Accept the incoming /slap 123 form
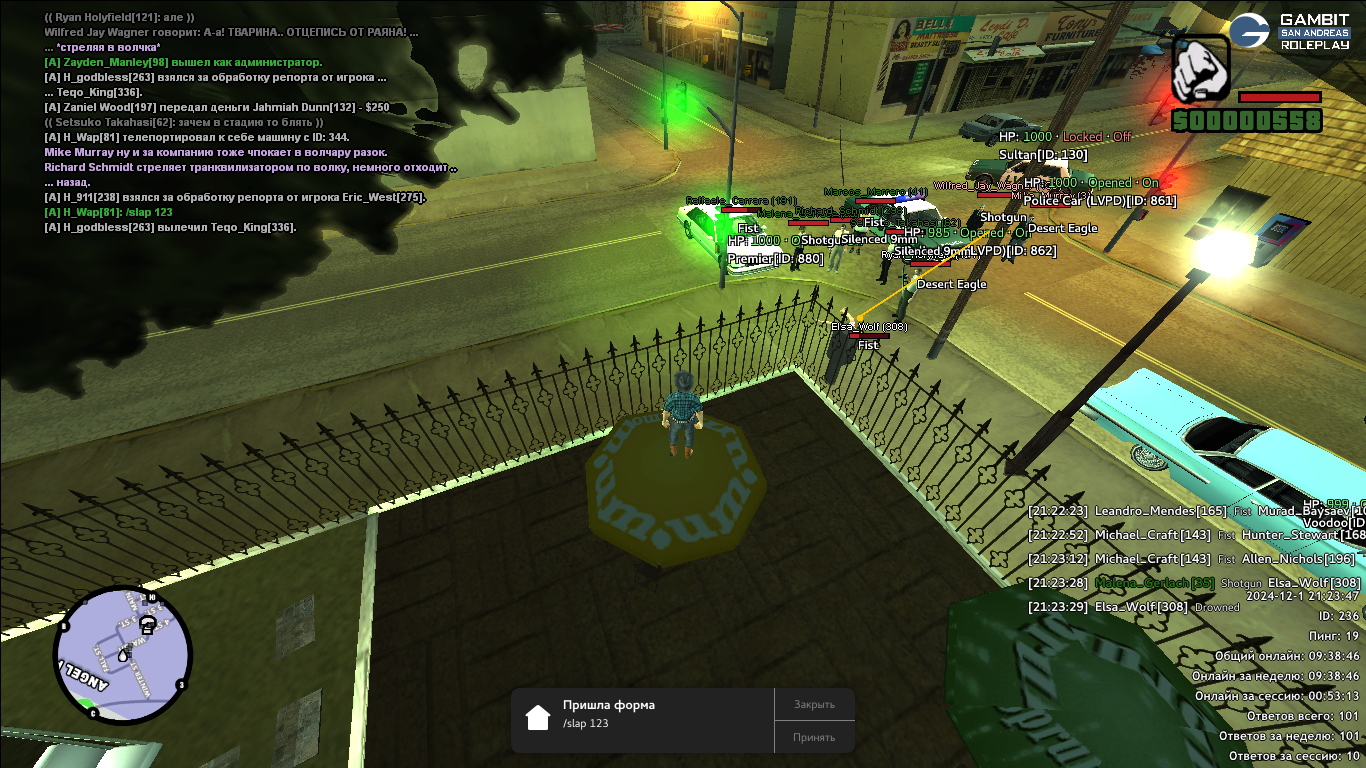Image resolution: width=1366 pixels, height=768 pixels. (x=814, y=737)
